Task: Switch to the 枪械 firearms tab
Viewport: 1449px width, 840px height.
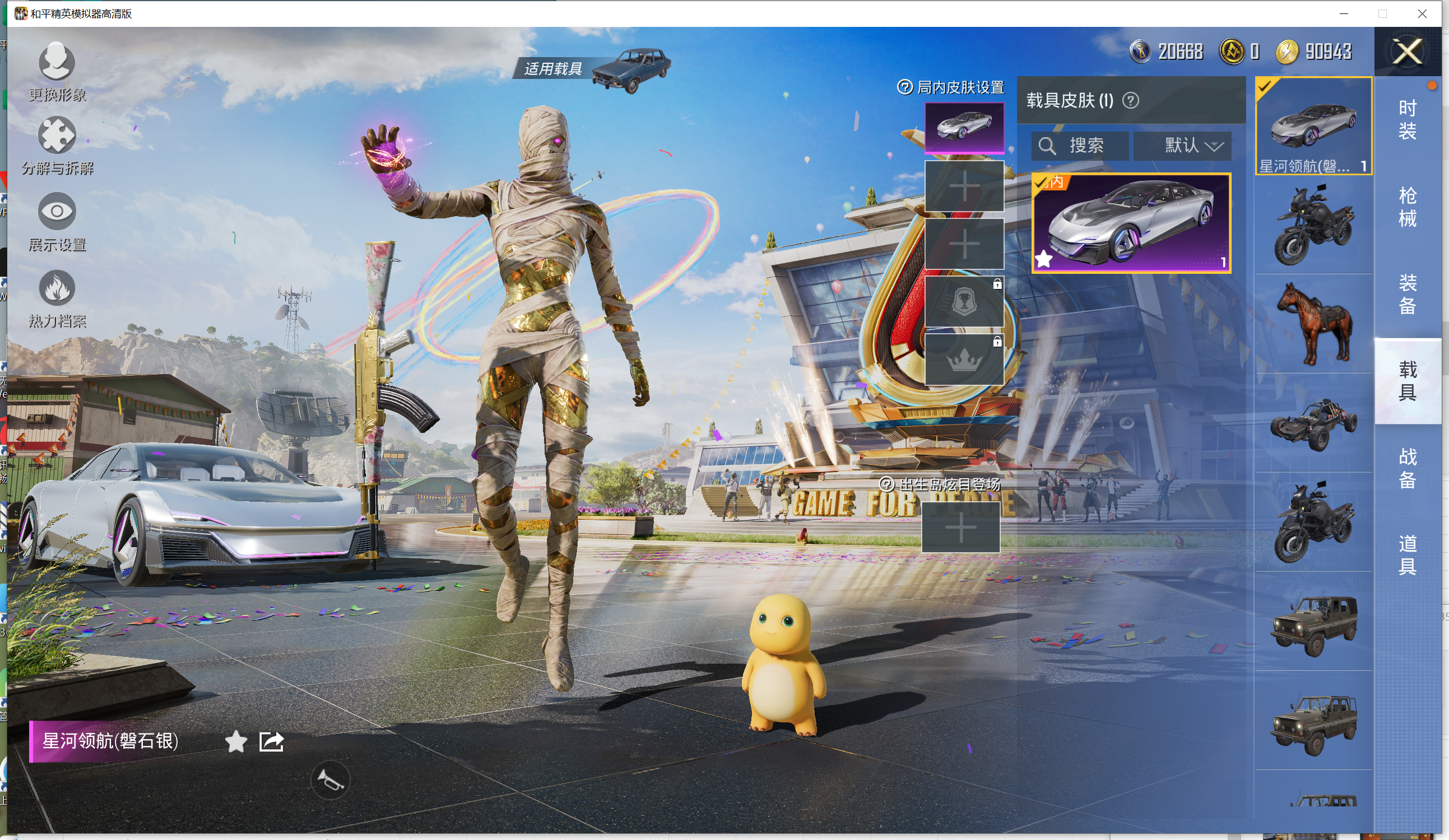Action: pos(1406,207)
